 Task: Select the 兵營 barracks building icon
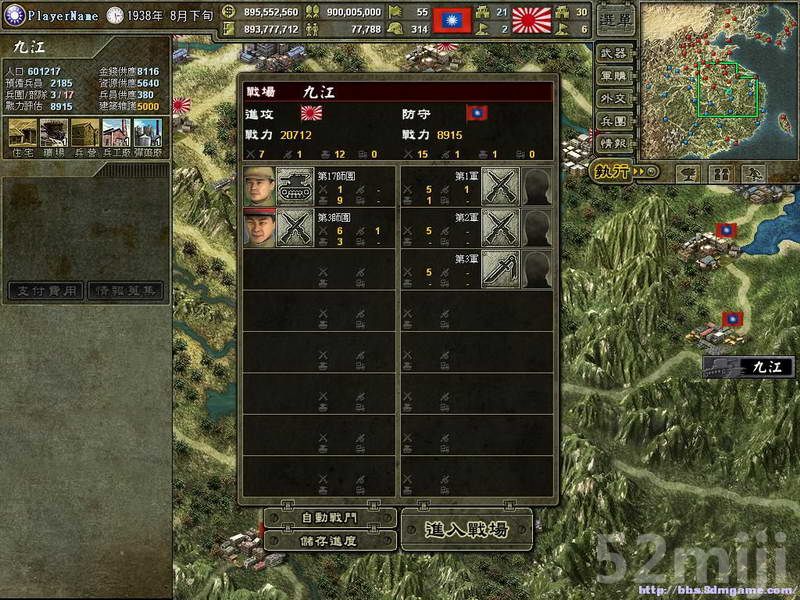(85, 135)
